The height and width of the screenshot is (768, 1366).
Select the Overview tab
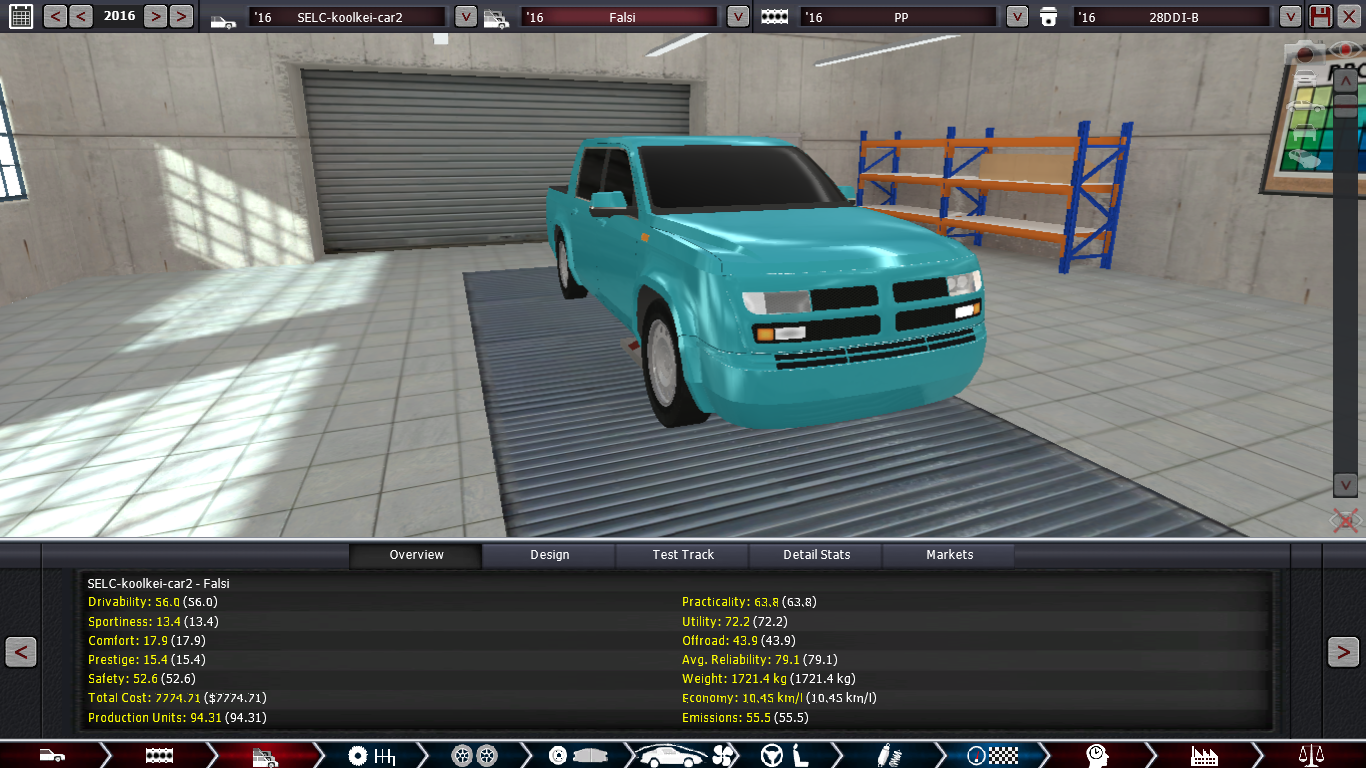pos(416,555)
